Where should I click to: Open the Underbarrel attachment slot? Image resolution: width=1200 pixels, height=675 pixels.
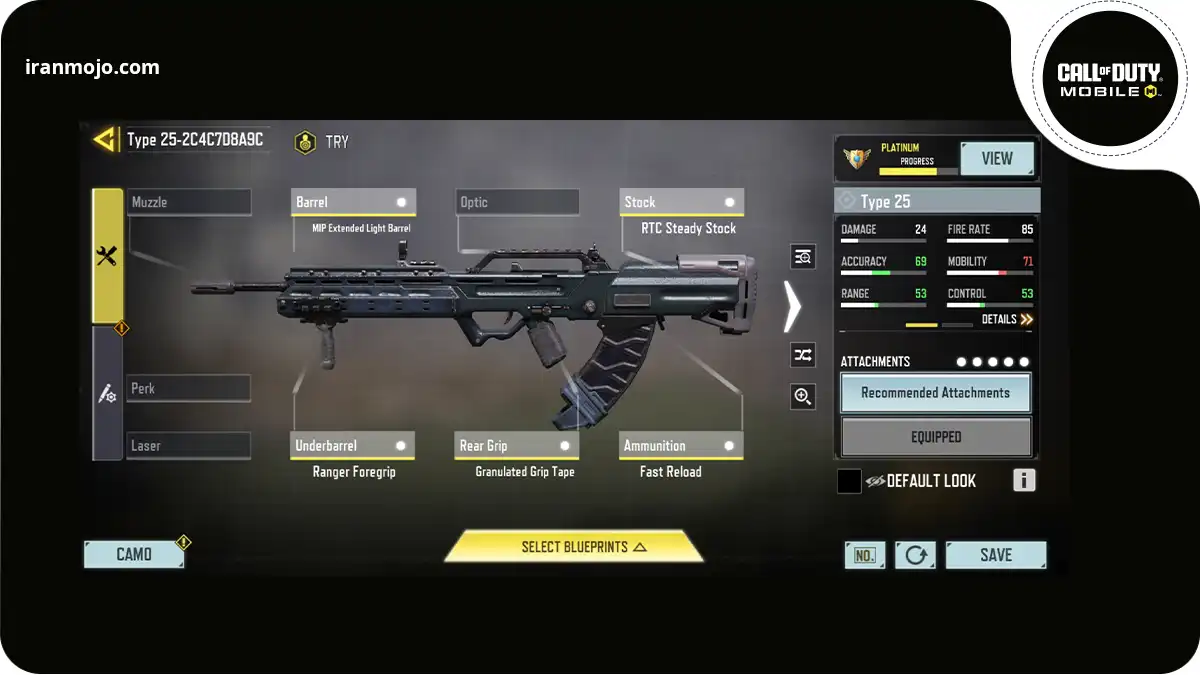(353, 446)
